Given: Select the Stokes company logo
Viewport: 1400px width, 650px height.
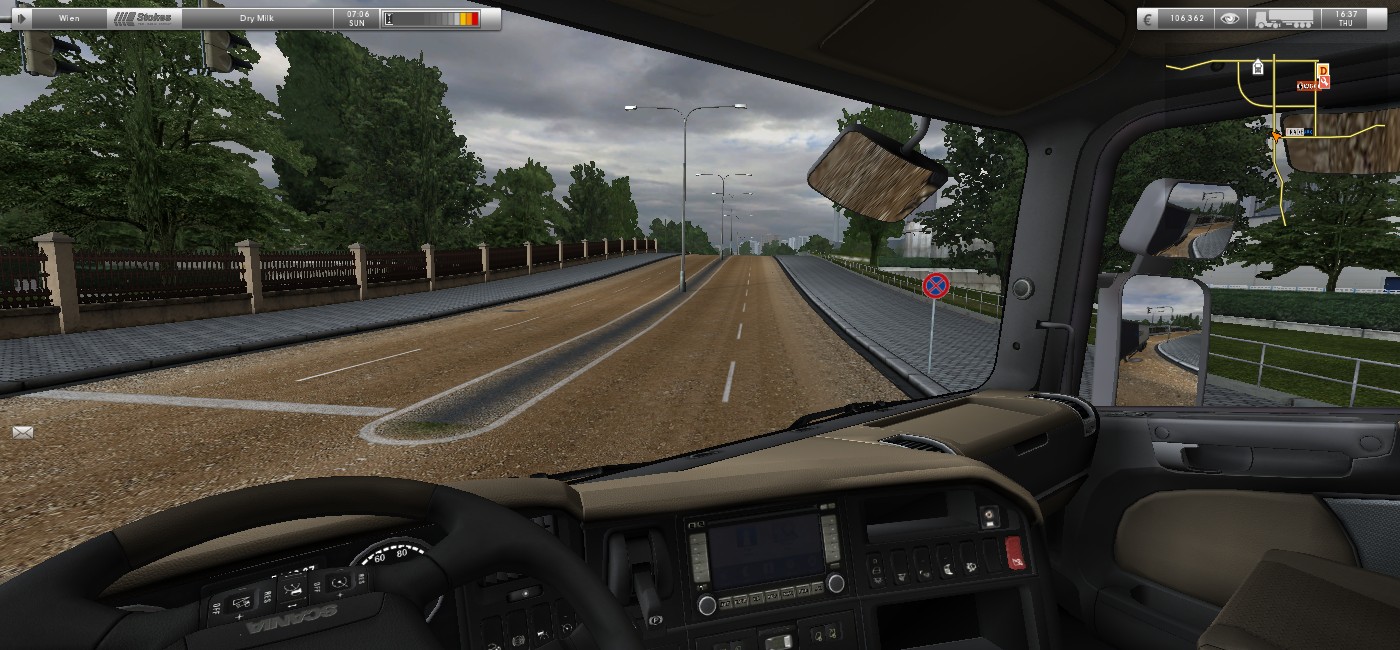Looking at the screenshot, I should 142,18.
